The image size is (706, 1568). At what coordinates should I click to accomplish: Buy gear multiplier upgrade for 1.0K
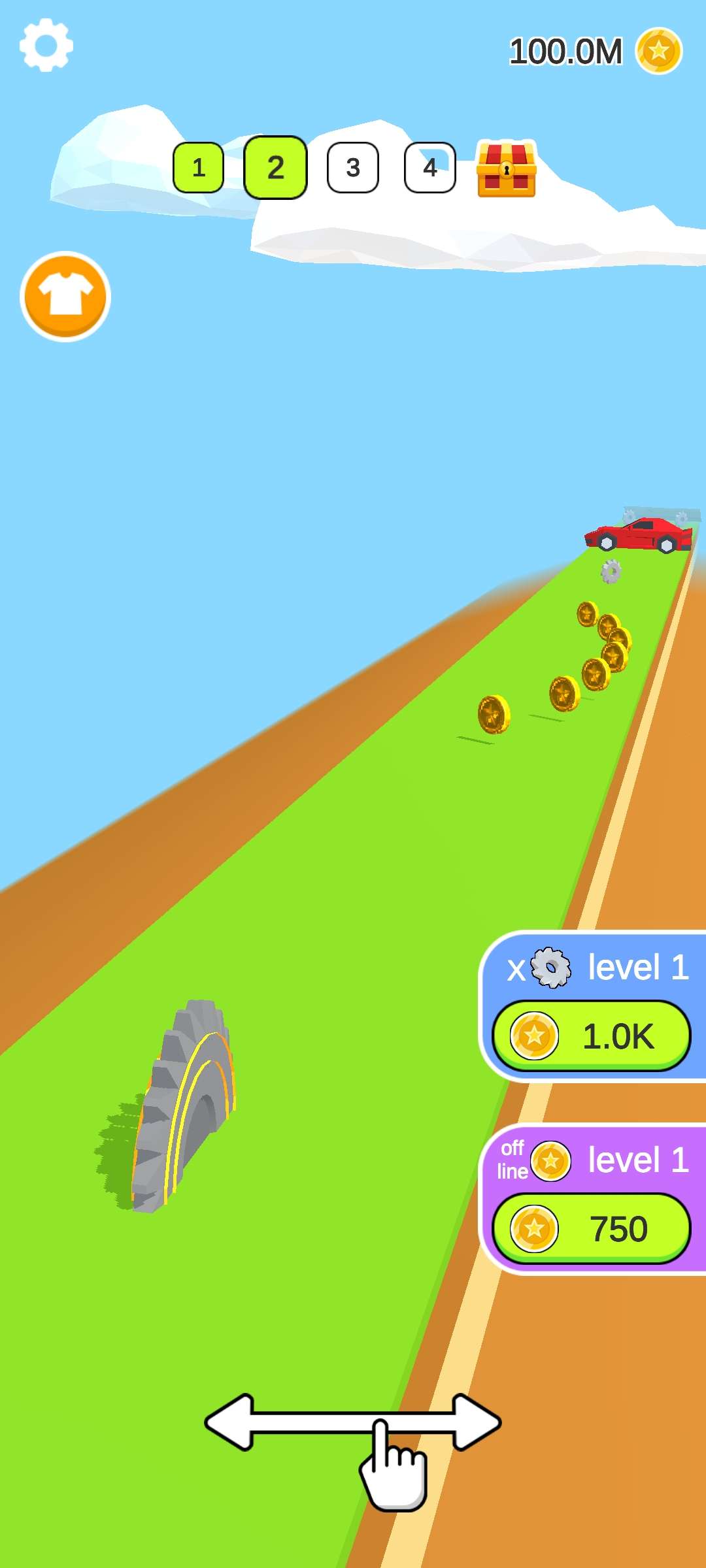tap(592, 1036)
